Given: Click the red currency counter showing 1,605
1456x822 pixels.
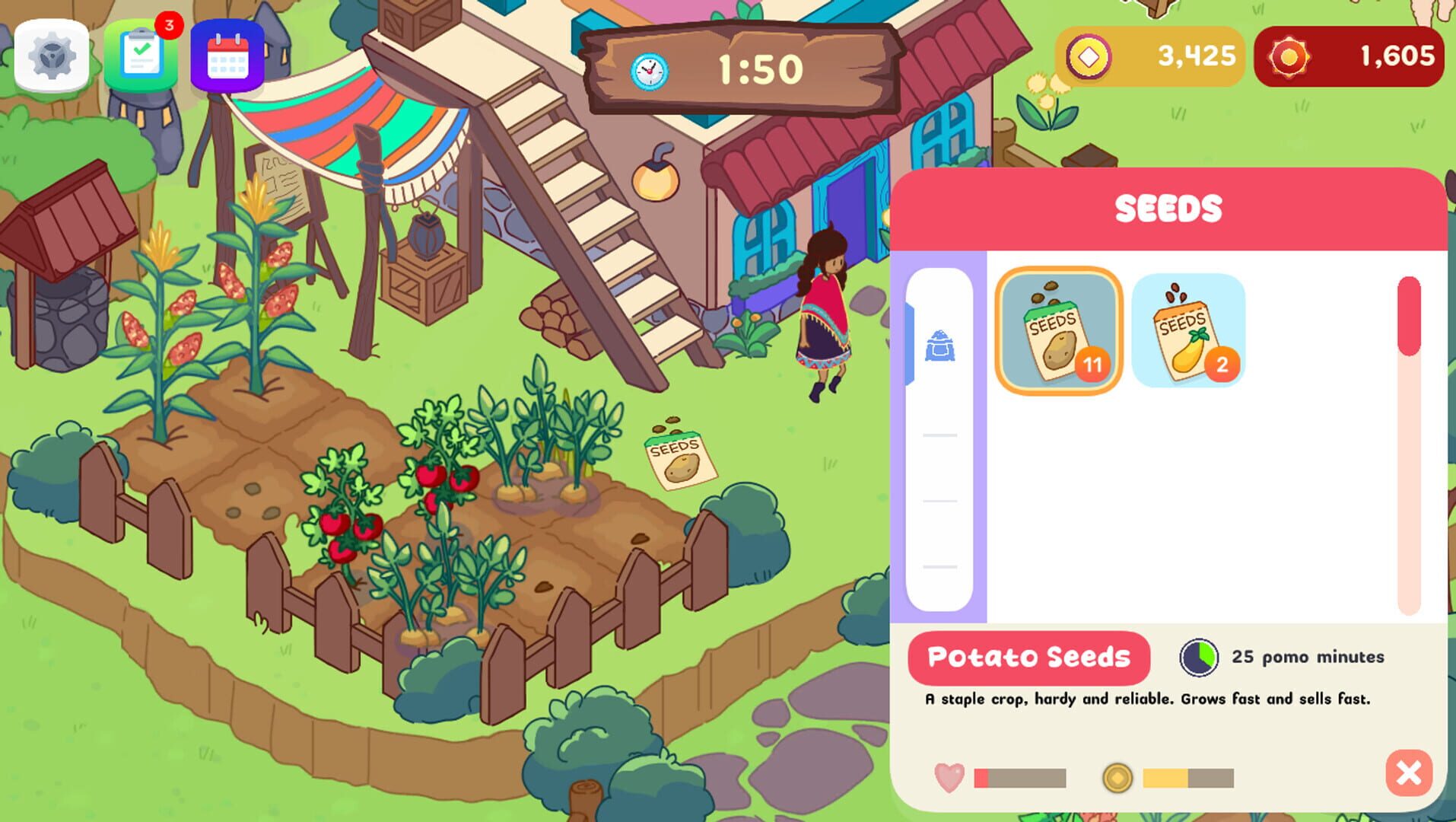Looking at the screenshot, I should (1350, 55).
